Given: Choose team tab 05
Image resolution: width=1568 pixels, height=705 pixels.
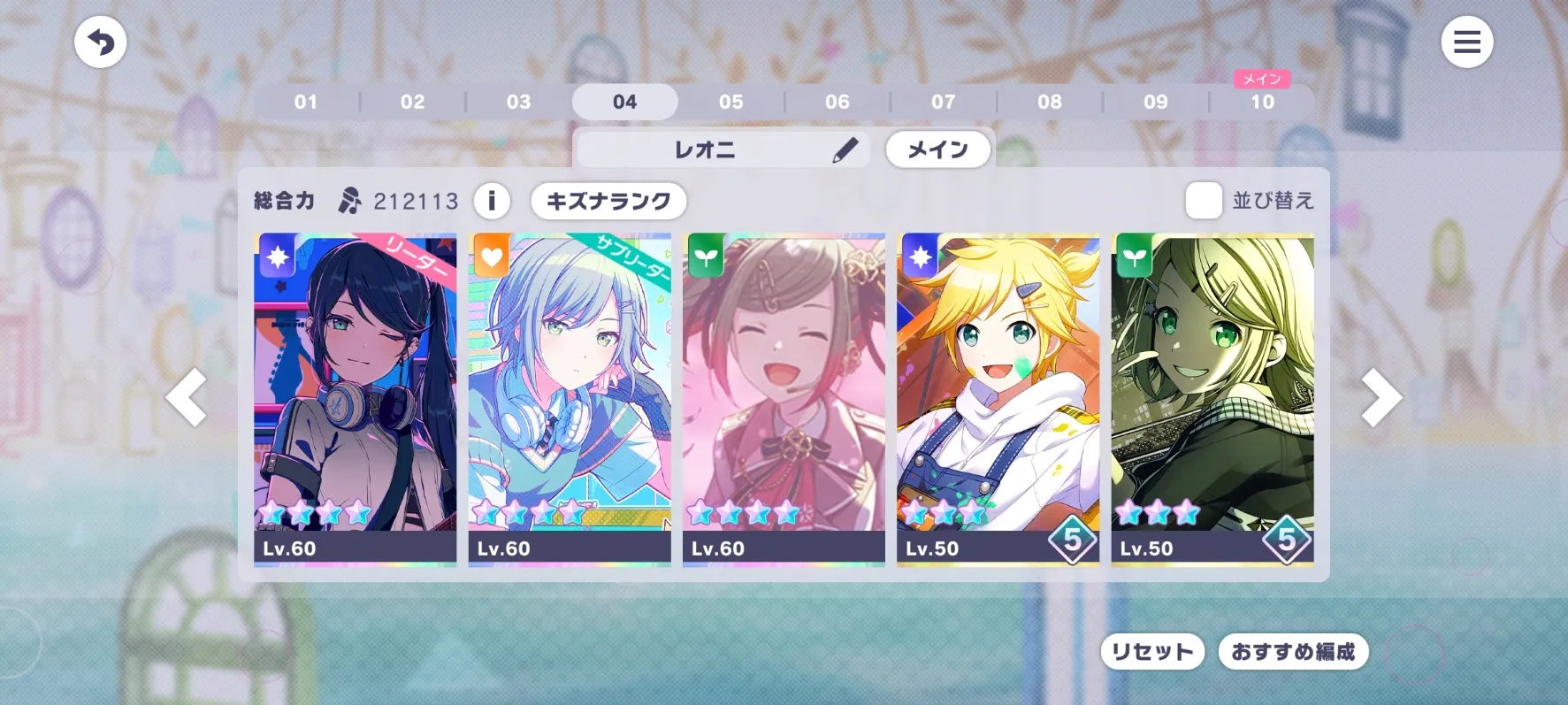Looking at the screenshot, I should pyautogui.click(x=730, y=102).
